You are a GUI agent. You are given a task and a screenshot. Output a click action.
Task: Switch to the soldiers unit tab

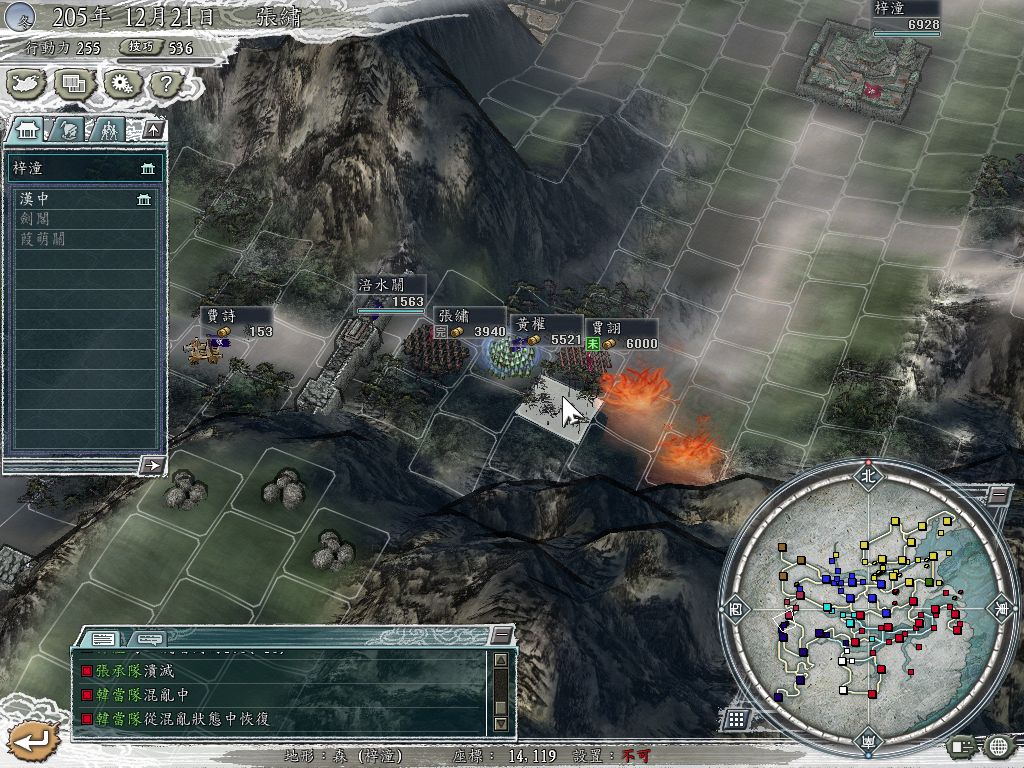pos(109,129)
